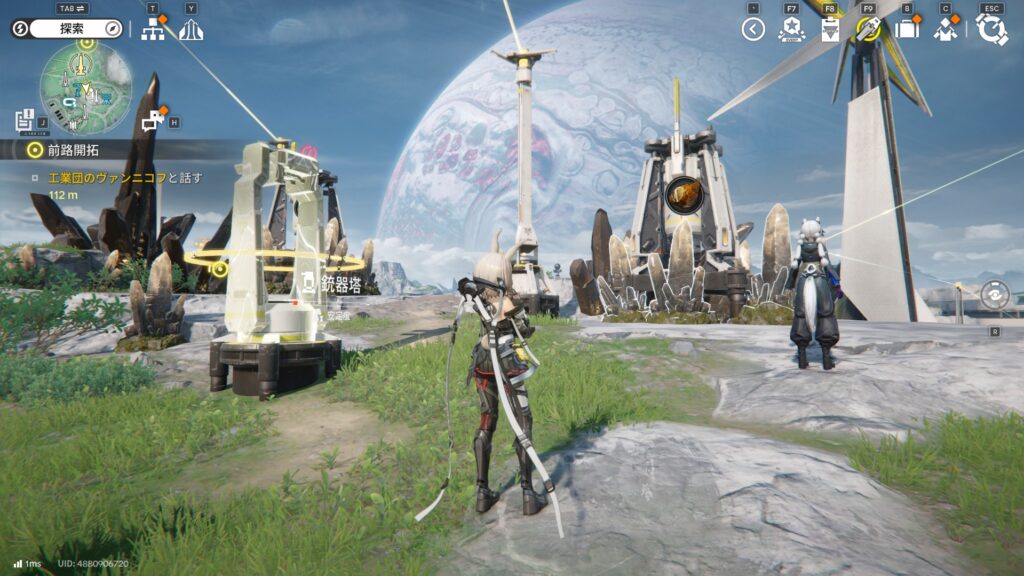Screen dimensions: 1024x576
Task: Select the 前路開拓 quest tracker header
Action: (x=75, y=150)
